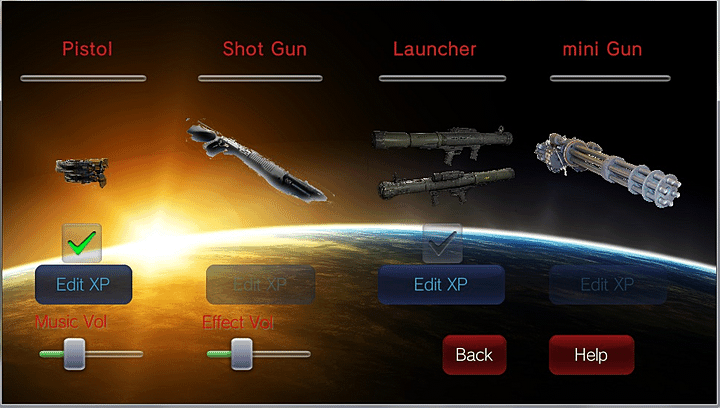Toggle the green checkmark box for Pistol
The height and width of the screenshot is (408, 720).
(x=82, y=243)
